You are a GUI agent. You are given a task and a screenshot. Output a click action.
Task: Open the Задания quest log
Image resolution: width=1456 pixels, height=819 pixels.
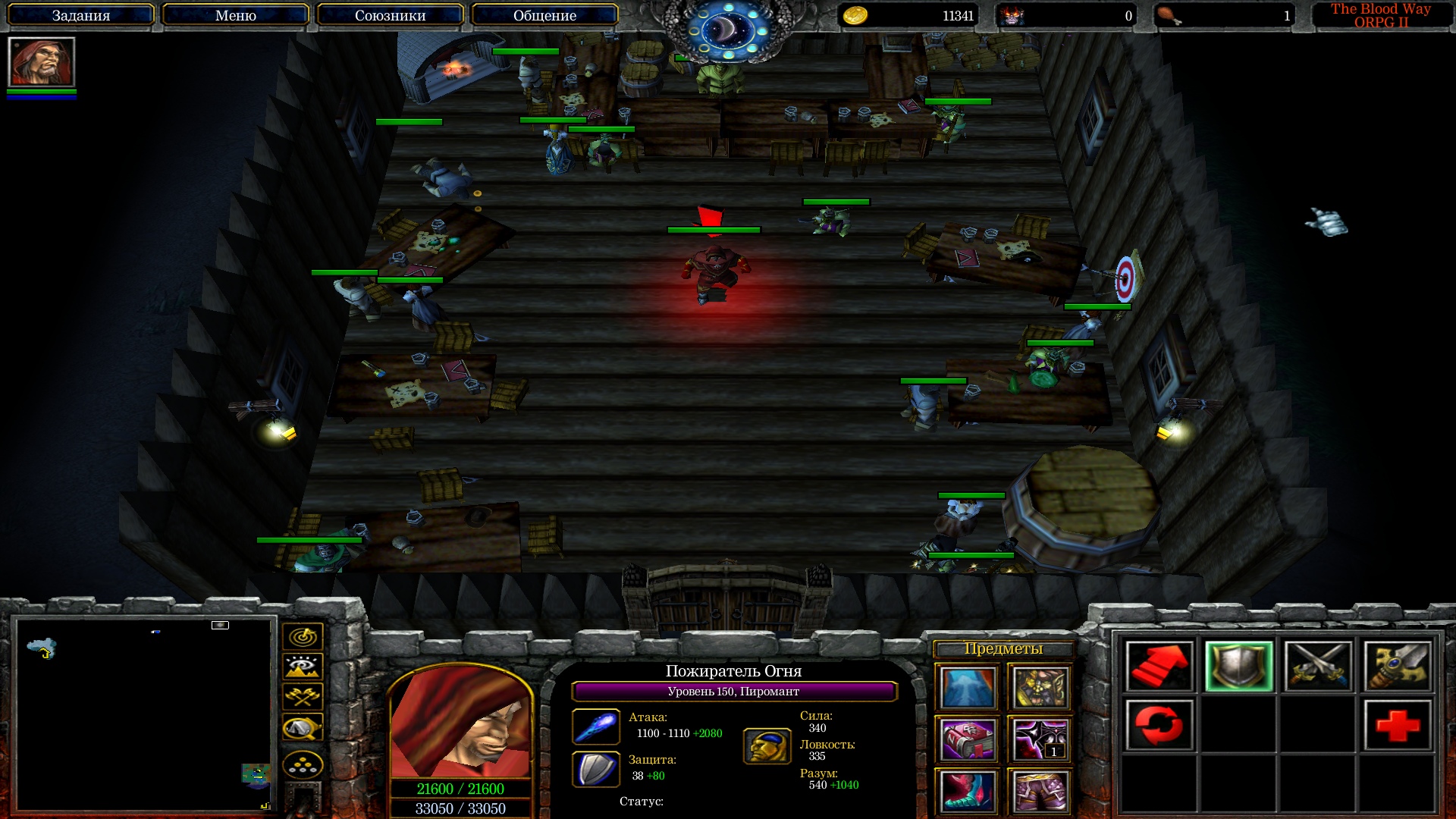coord(81,15)
